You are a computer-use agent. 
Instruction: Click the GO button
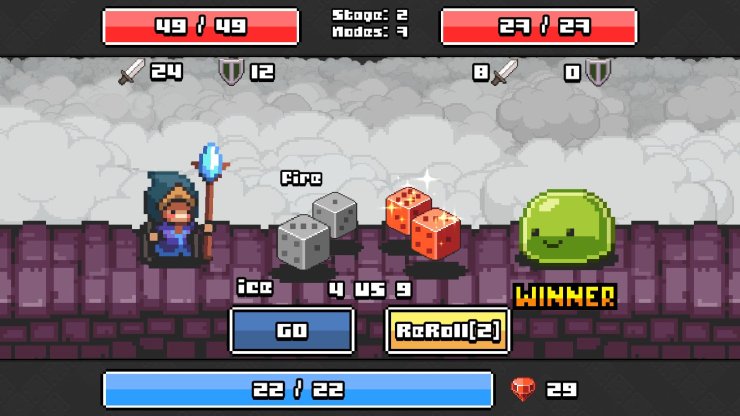click(292, 331)
